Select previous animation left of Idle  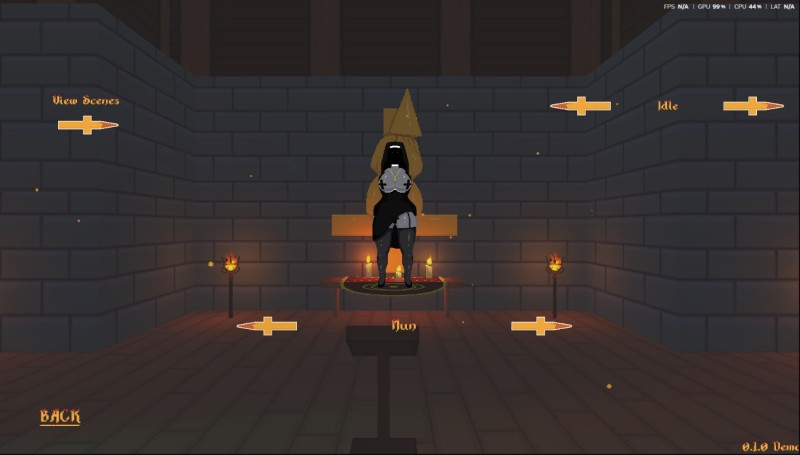pyautogui.click(x=580, y=106)
